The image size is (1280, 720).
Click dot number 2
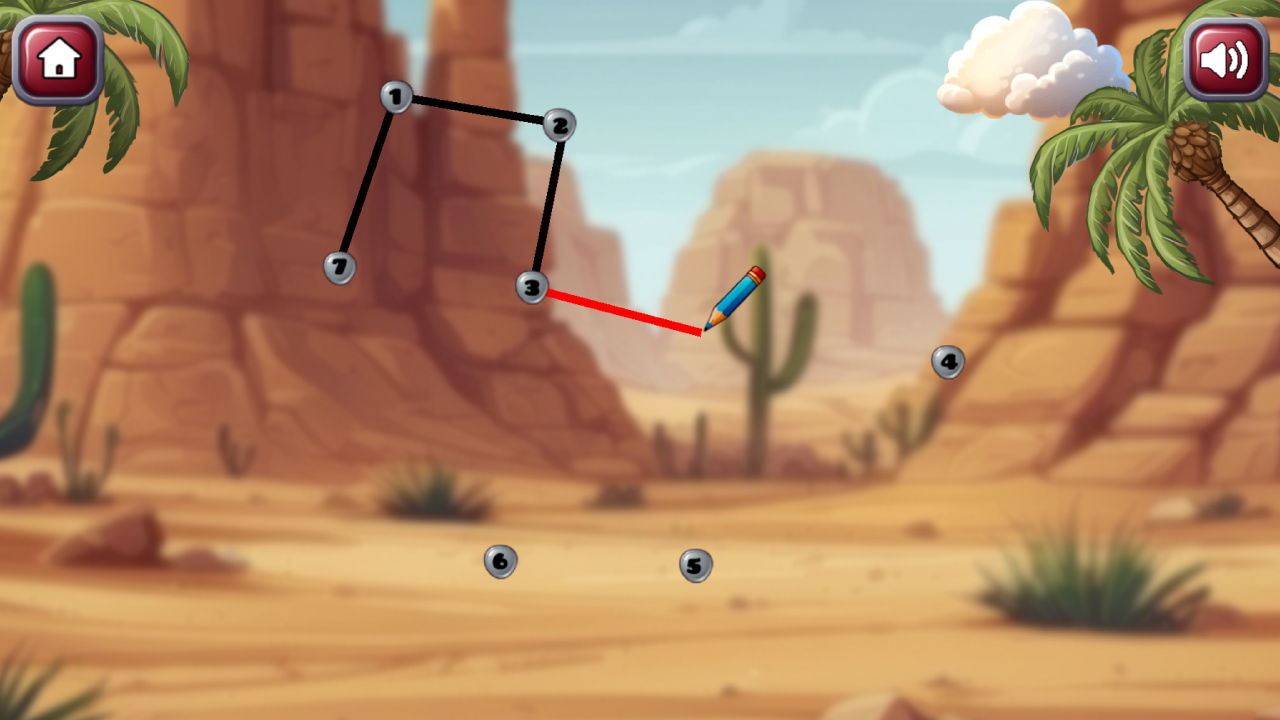tap(562, 125)
